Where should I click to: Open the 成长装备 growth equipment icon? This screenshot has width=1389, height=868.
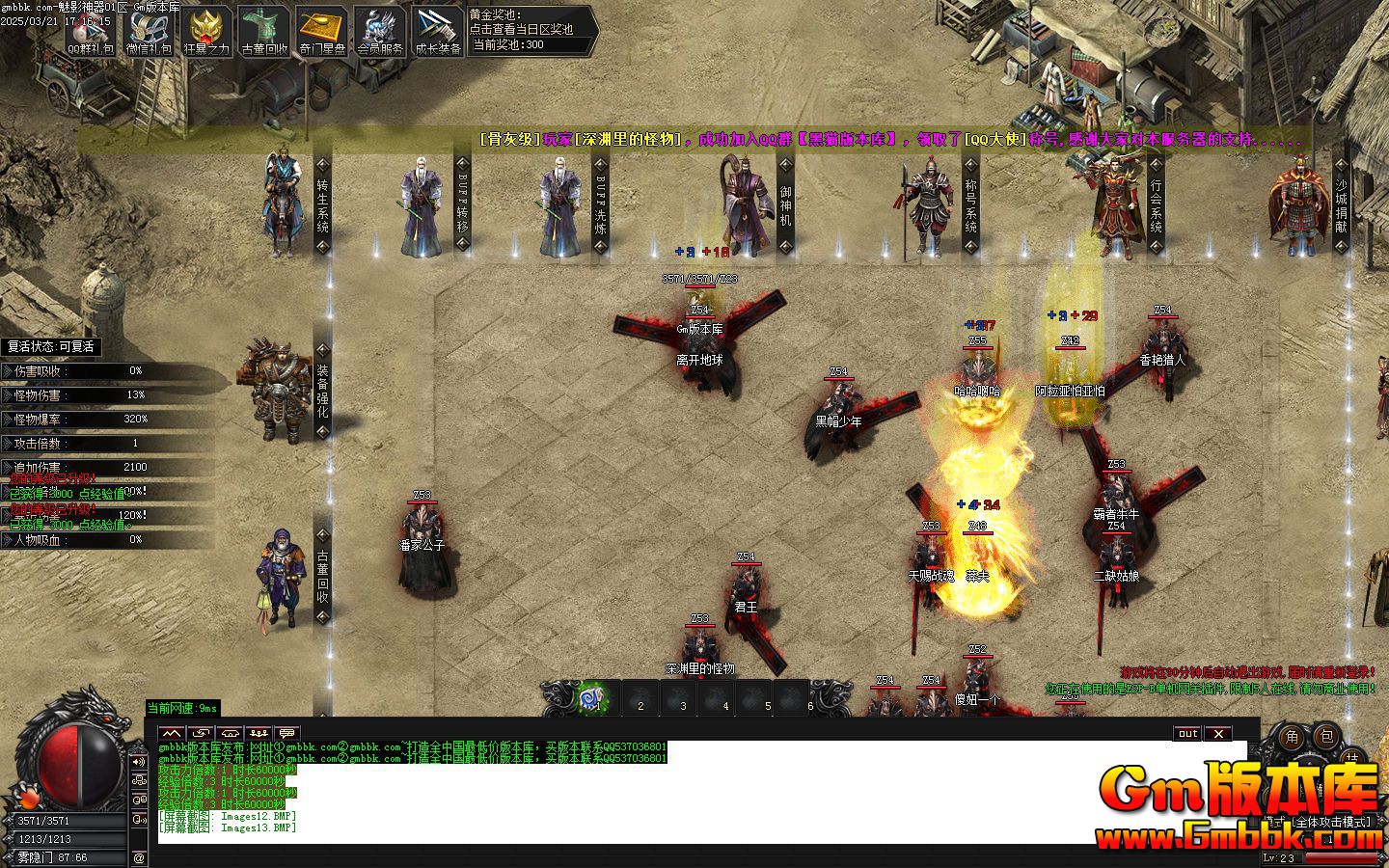tap(434, 27)
